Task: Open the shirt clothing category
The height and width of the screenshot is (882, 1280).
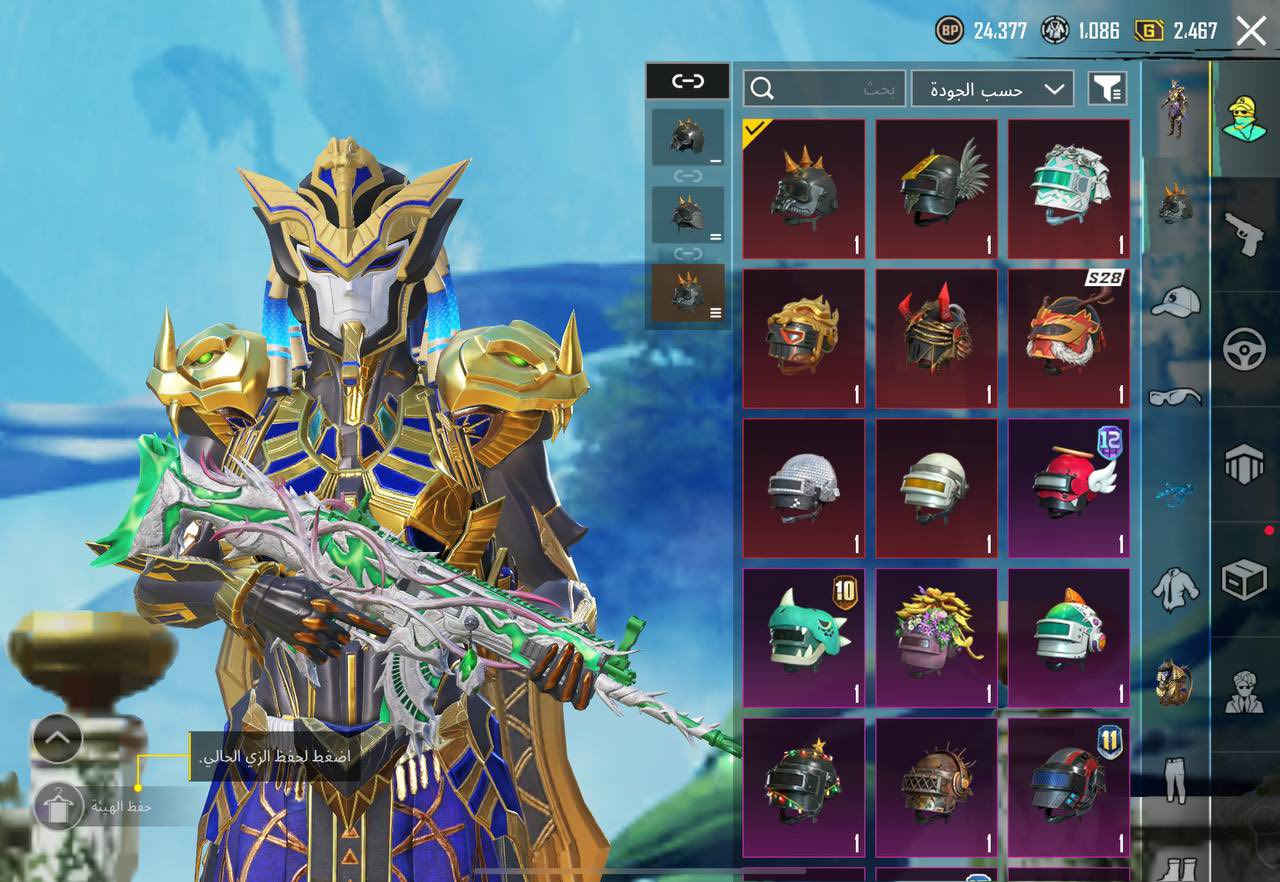Action: pos(1175,589)
